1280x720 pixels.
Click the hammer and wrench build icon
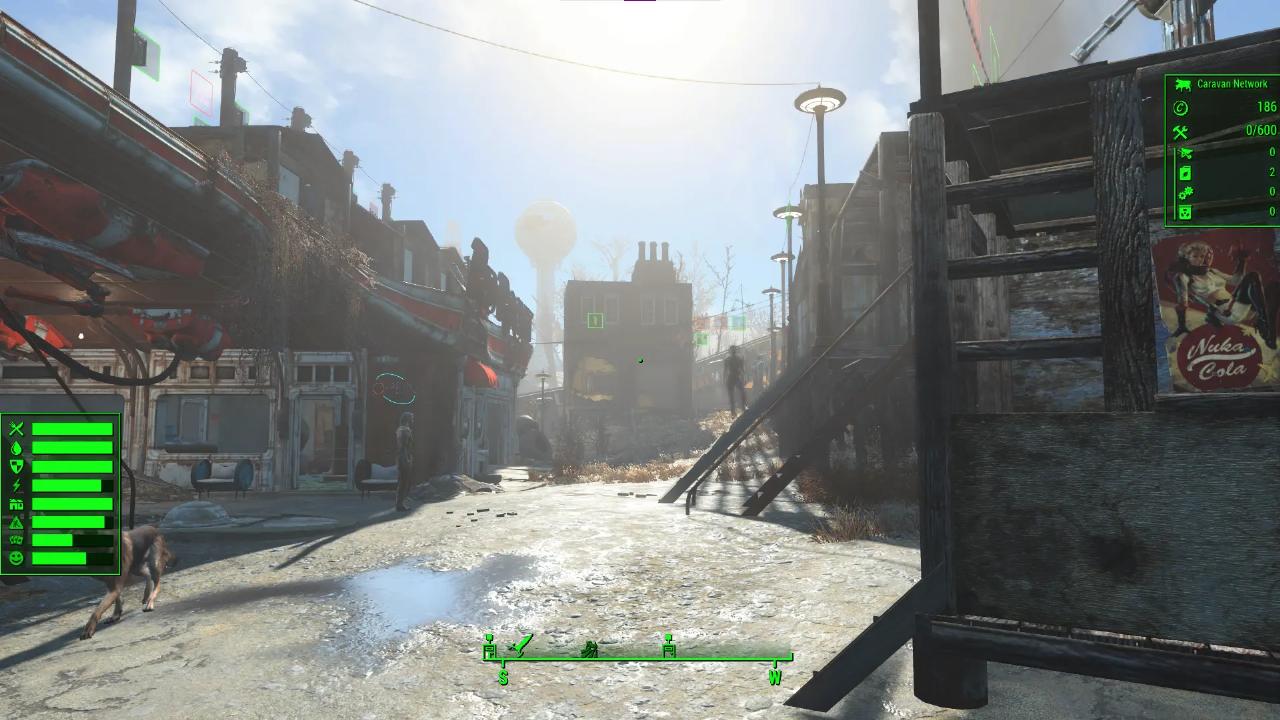pos(1181,131)
